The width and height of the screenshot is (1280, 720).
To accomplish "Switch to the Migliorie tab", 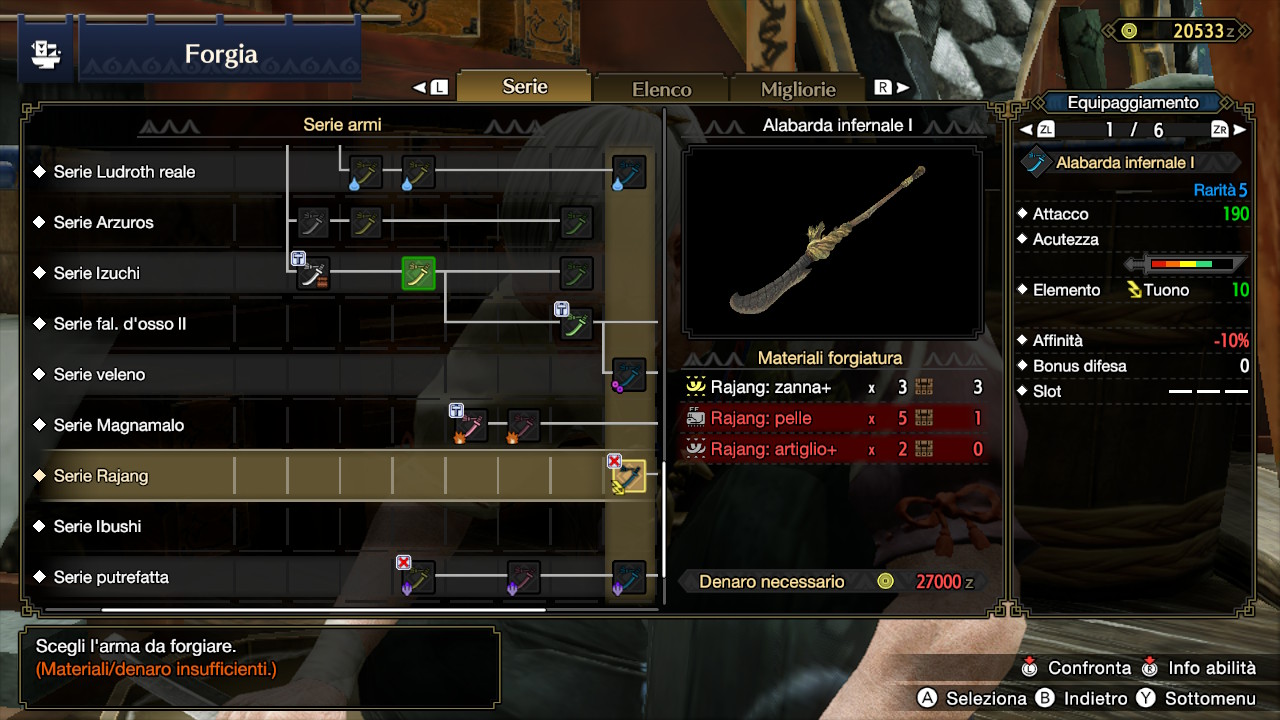I will pos(797,89).
